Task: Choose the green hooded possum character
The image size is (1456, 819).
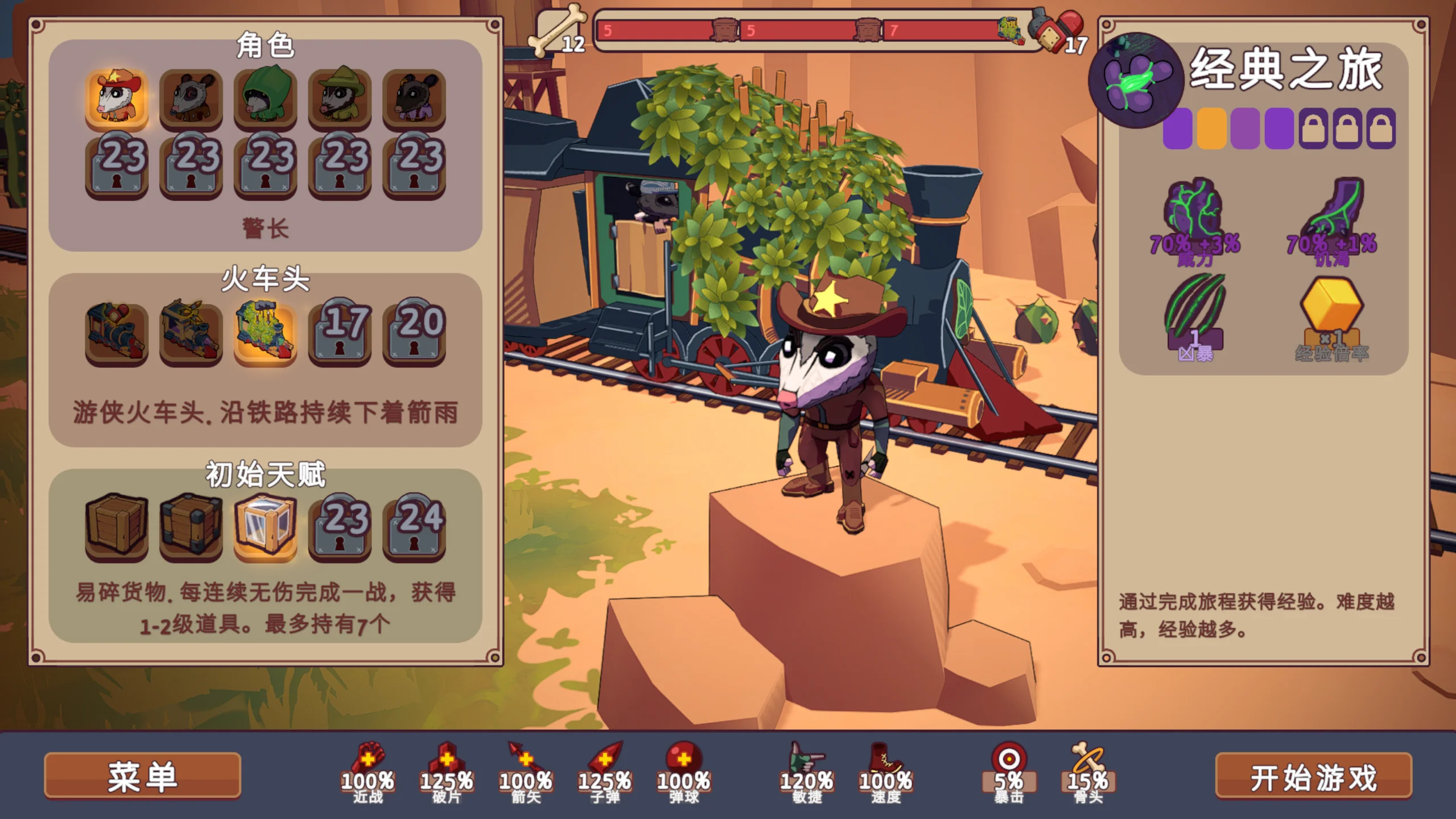Action: (x=265, y=98)
